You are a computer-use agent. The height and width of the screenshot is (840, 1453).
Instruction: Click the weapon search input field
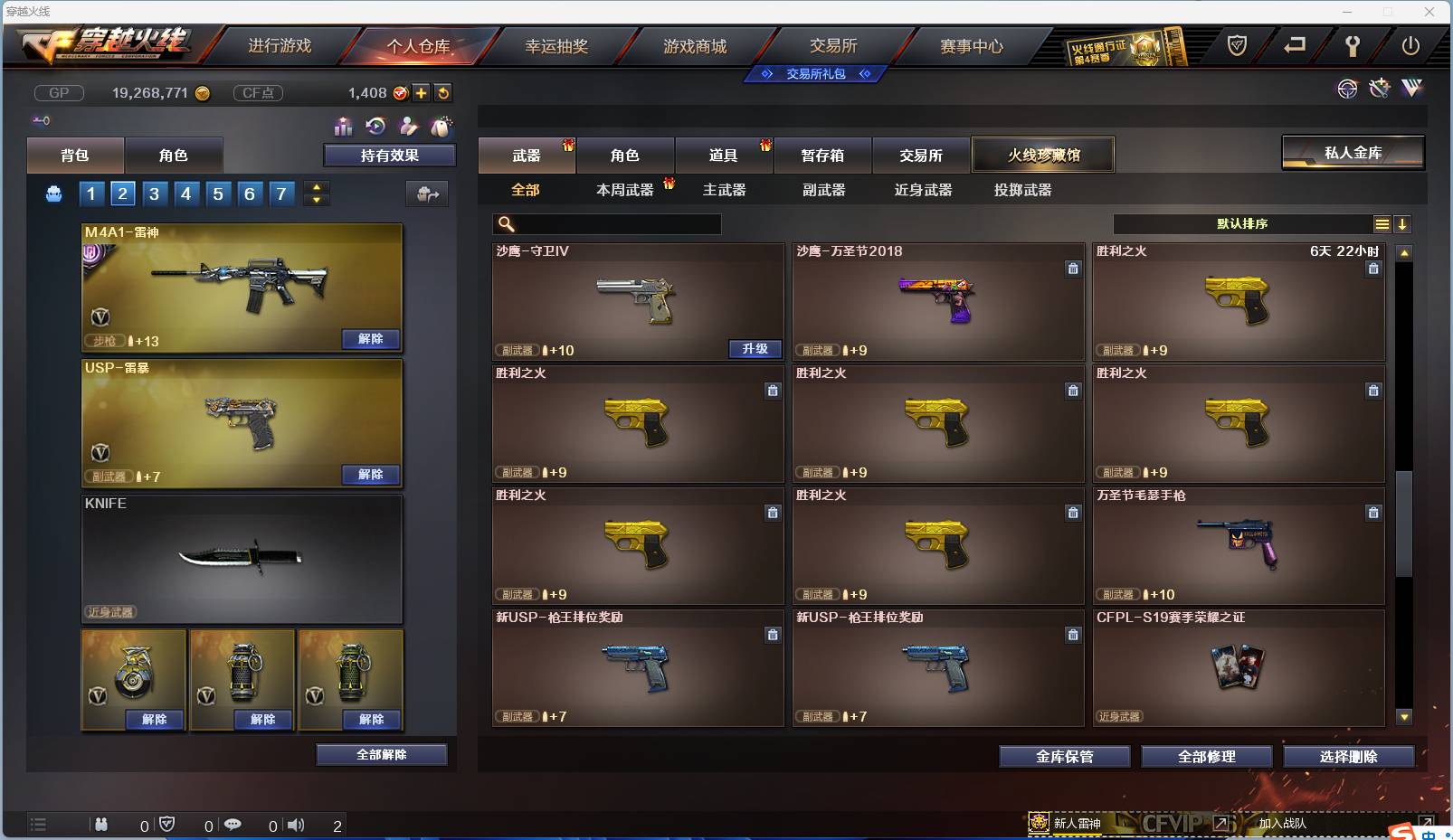tap(606, 223)
